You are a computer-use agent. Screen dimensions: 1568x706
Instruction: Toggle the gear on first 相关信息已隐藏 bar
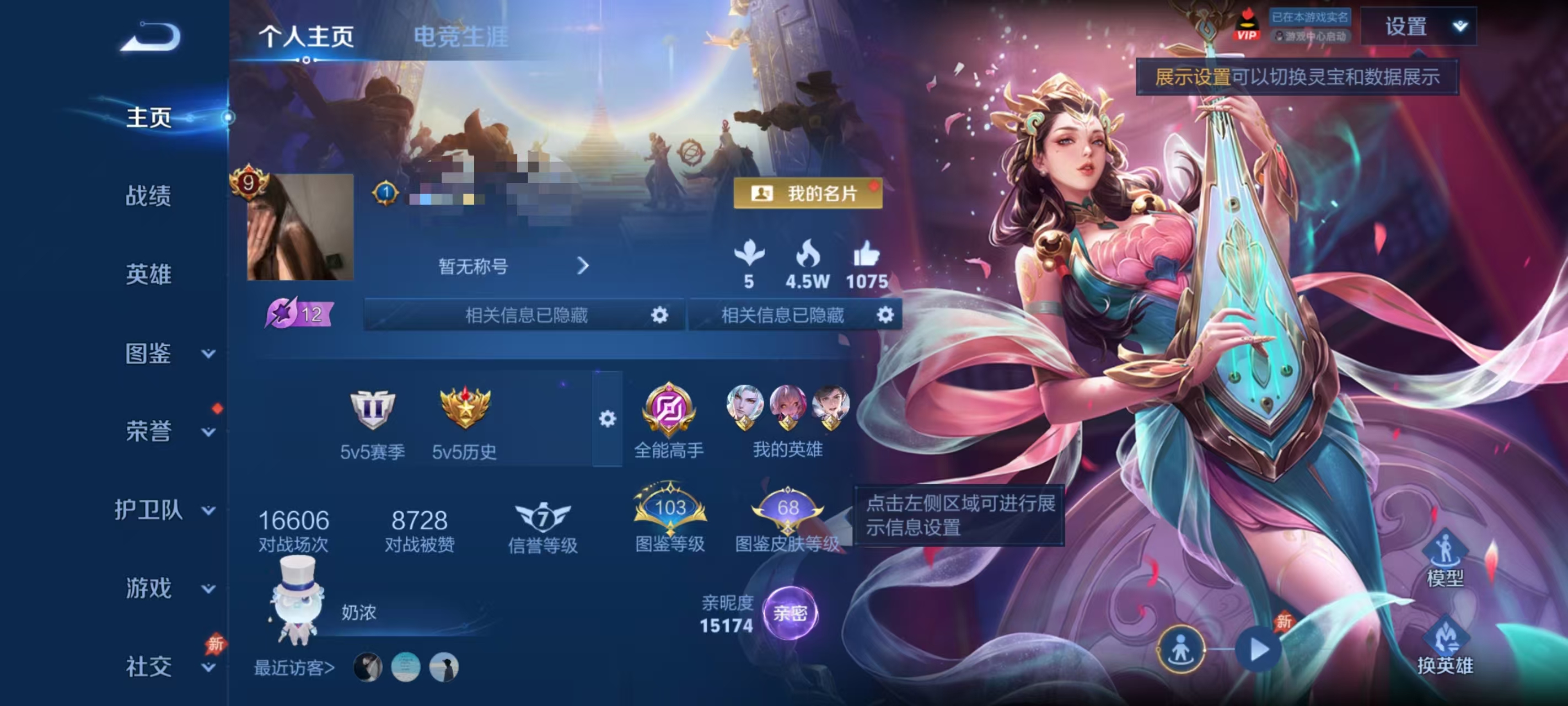click(661, 315)
